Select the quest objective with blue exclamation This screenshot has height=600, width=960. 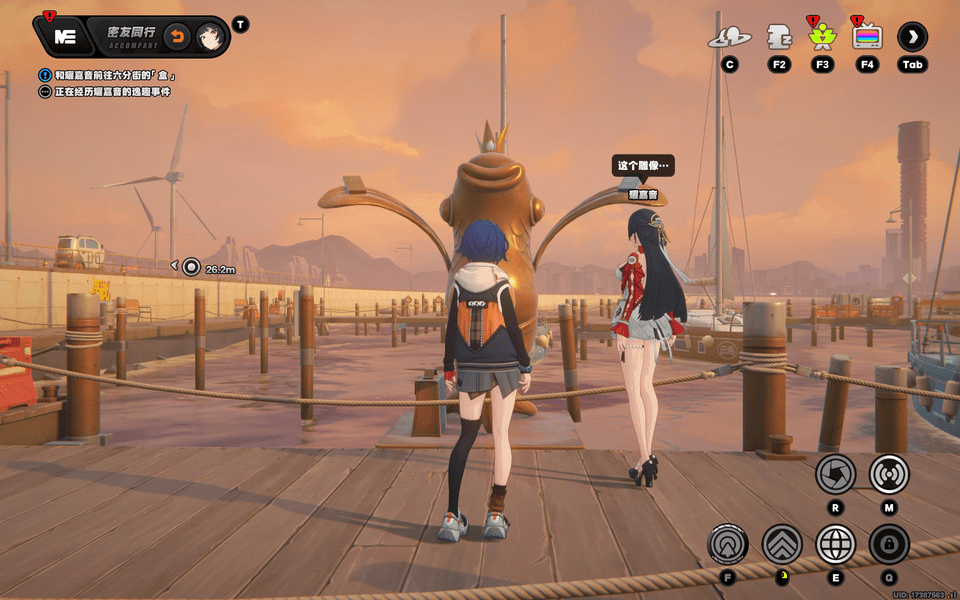[110, 75]
